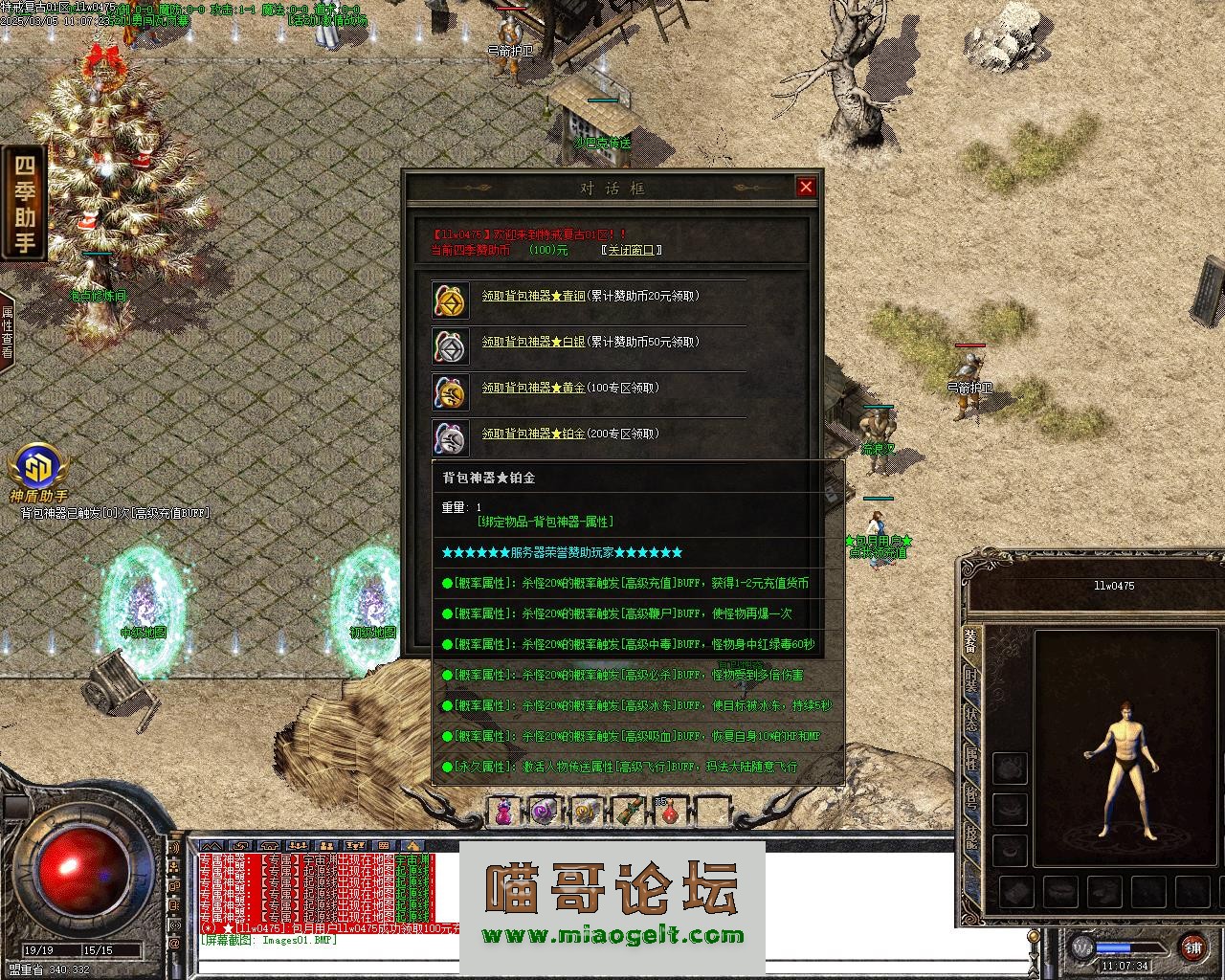The image size is (1225, 980).
Task: Switch to the 技能 tab in character panel
Action: [971, 837]
